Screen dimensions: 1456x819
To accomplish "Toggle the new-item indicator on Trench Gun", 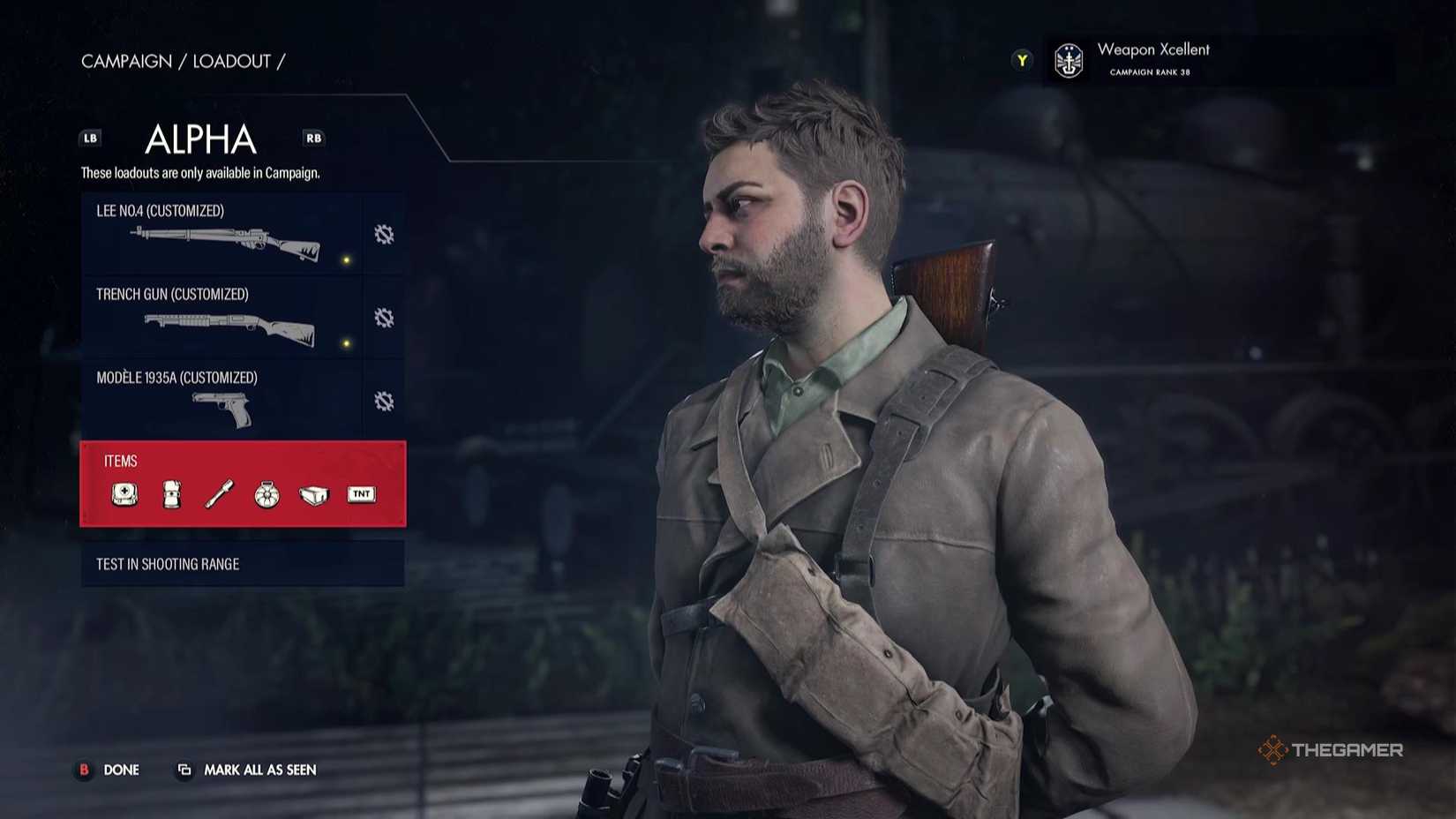I will (344, 342).
